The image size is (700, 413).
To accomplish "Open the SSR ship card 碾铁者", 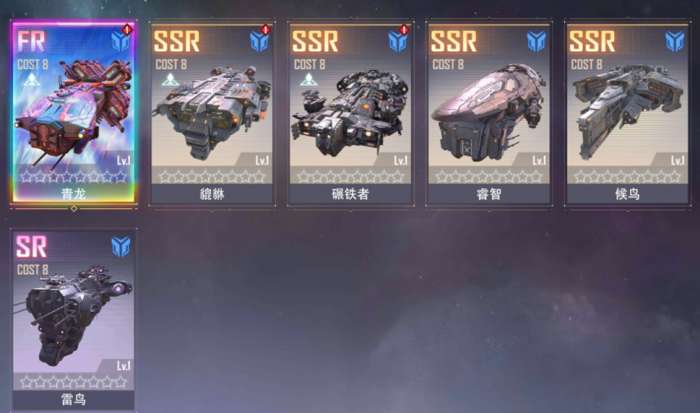I will point(350,112).
